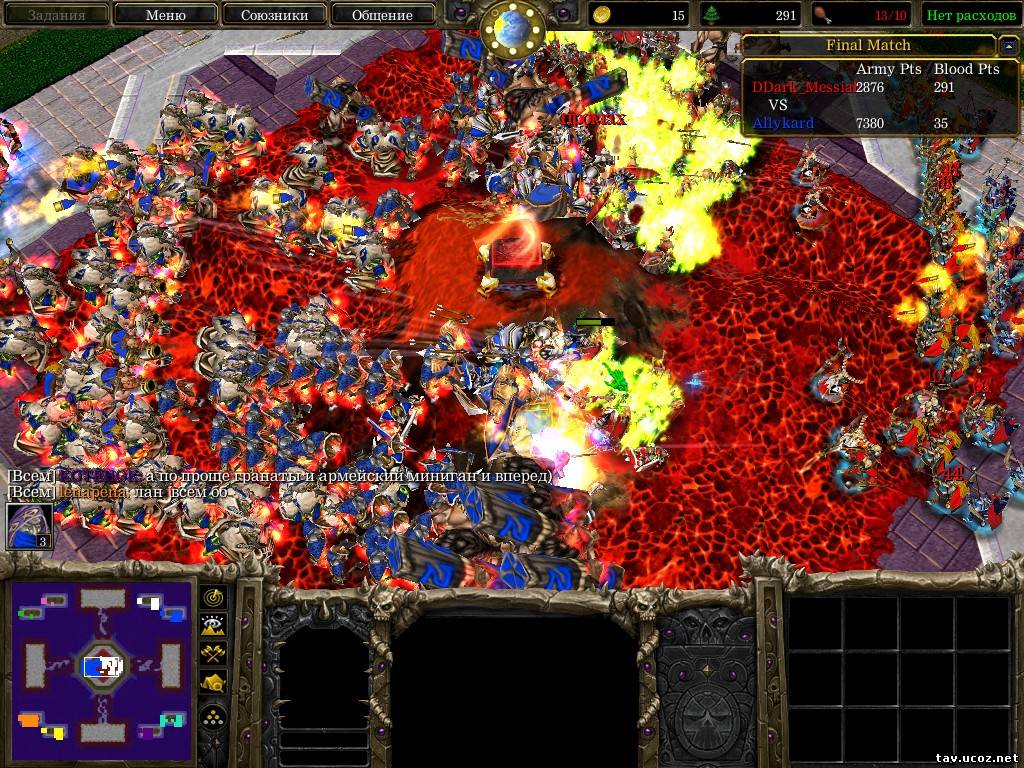Open the Союзники allies panel
Image resolution: width=1024 pixels, height=768 pixels.
point(273,15)
